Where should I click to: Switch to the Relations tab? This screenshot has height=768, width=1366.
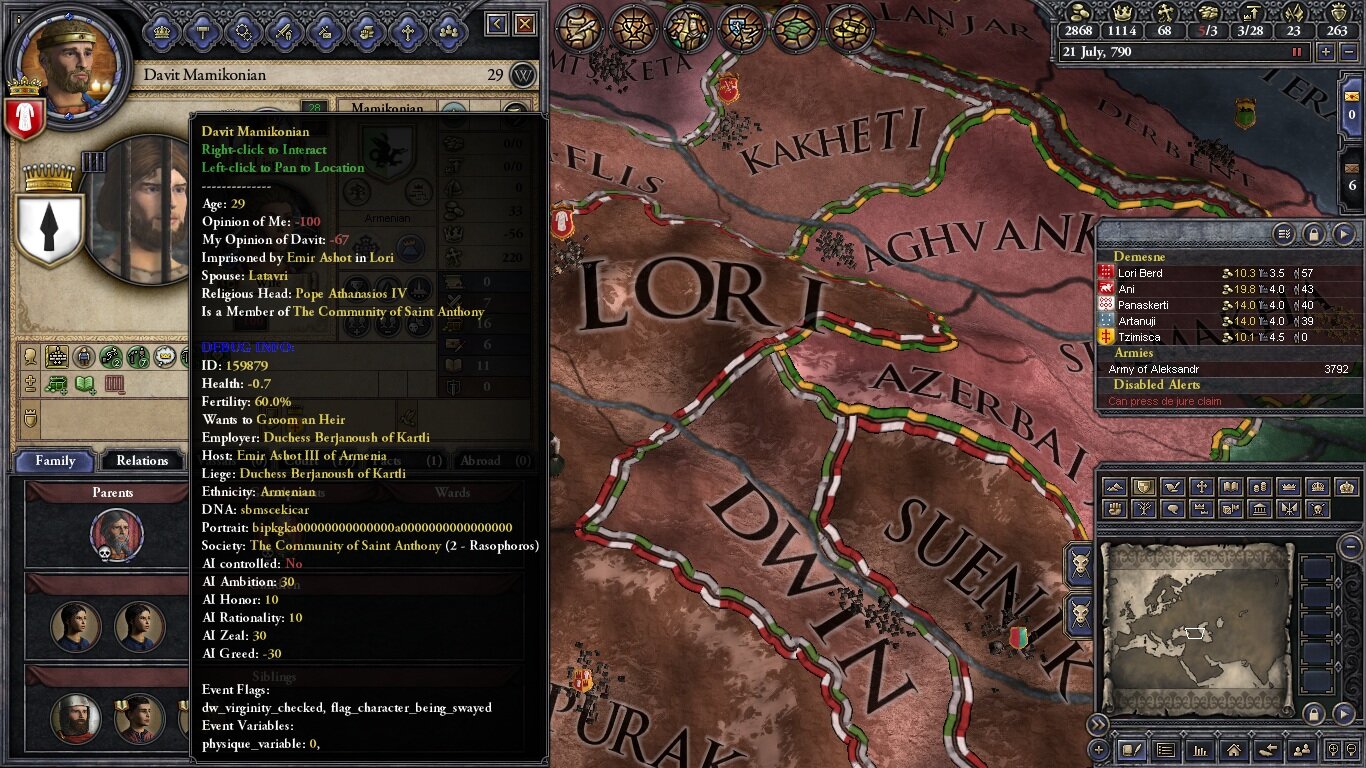click(x=141, y=460)
